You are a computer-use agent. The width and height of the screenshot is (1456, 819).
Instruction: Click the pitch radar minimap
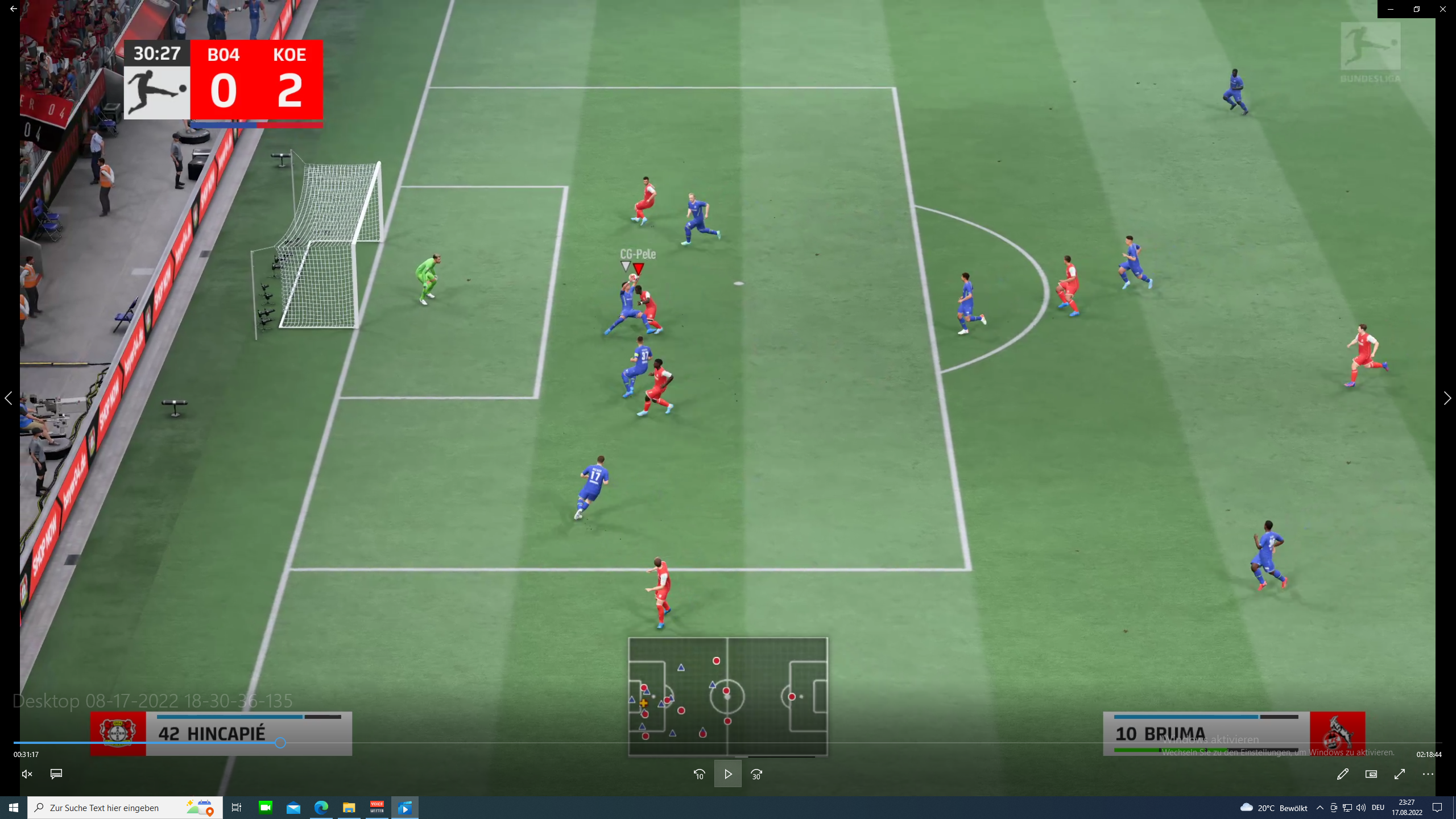pos(727,696)
